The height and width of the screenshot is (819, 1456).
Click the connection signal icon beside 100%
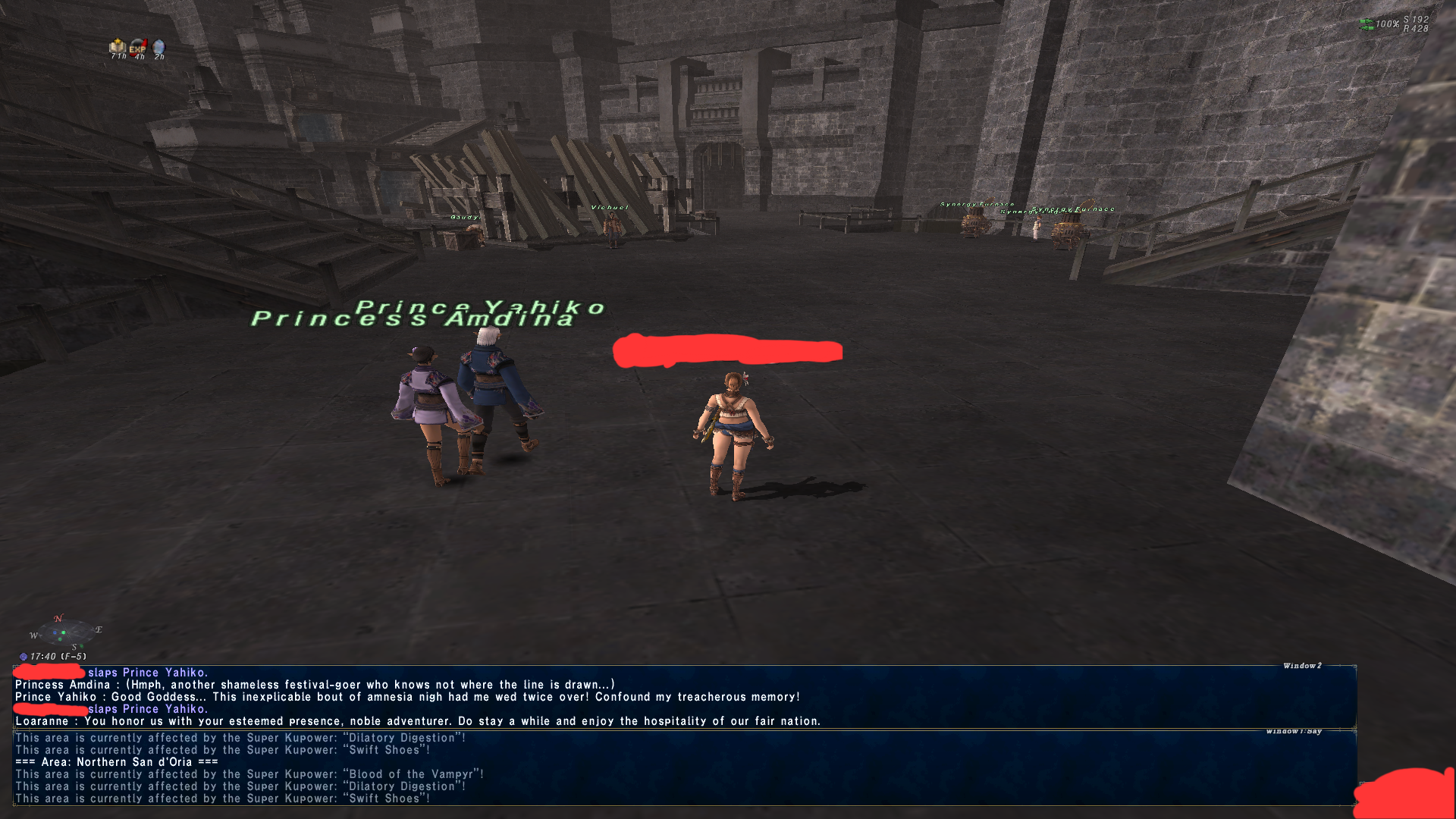point(1367,24)
